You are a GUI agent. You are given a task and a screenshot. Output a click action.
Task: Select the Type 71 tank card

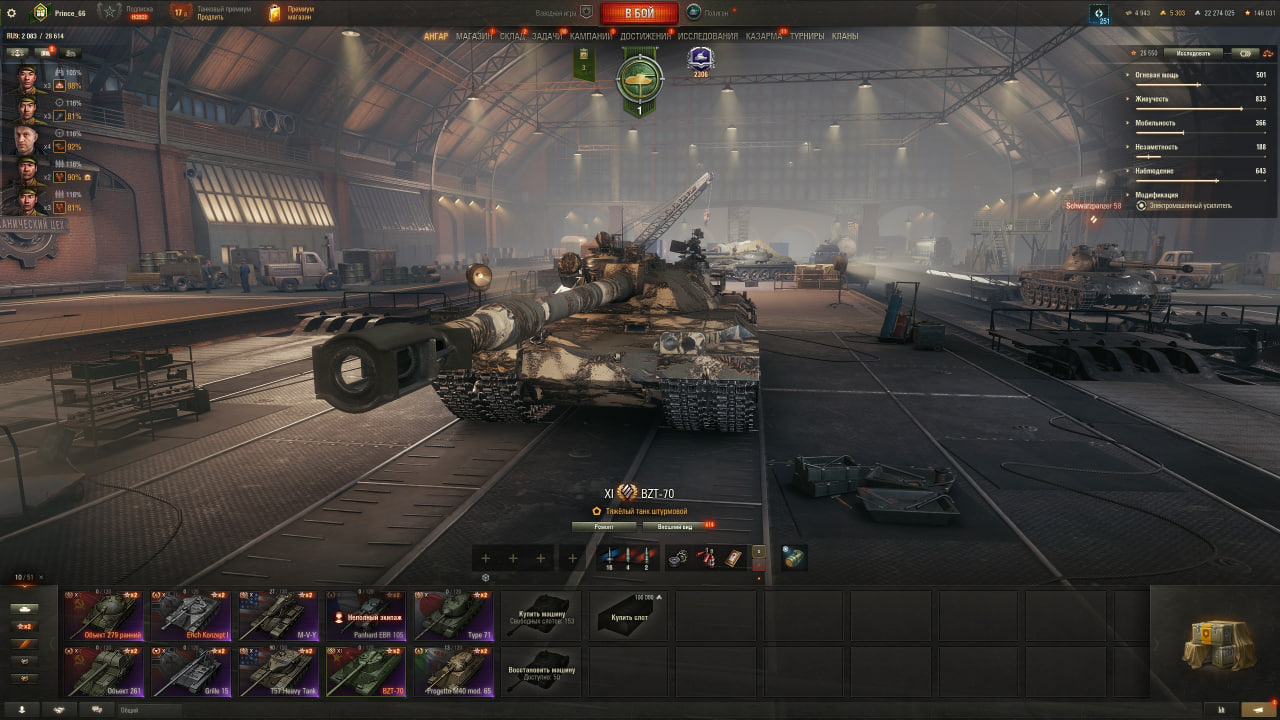tap(454, 615)
